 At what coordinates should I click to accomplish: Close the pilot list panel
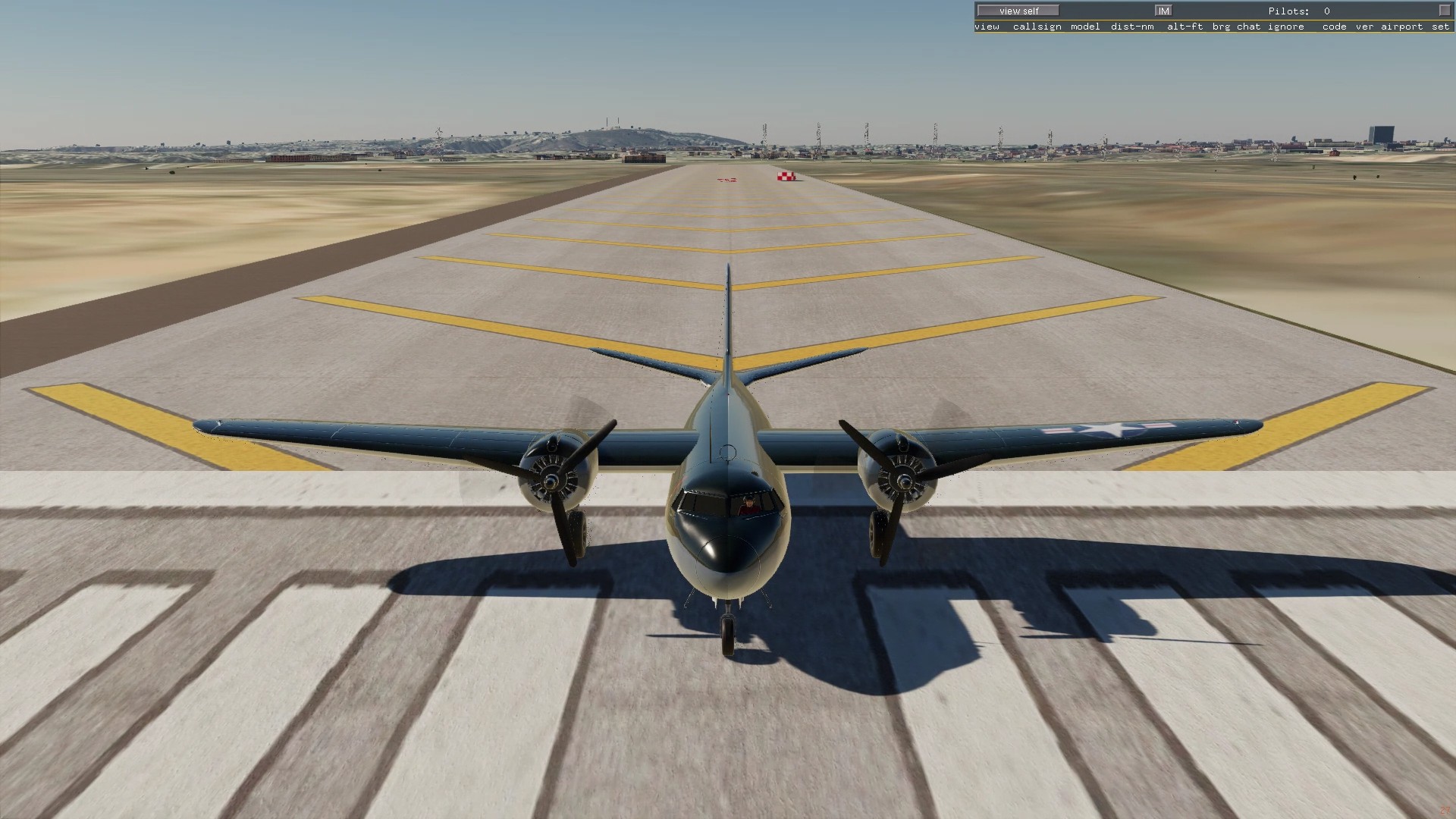click(x=1443, y=11)
